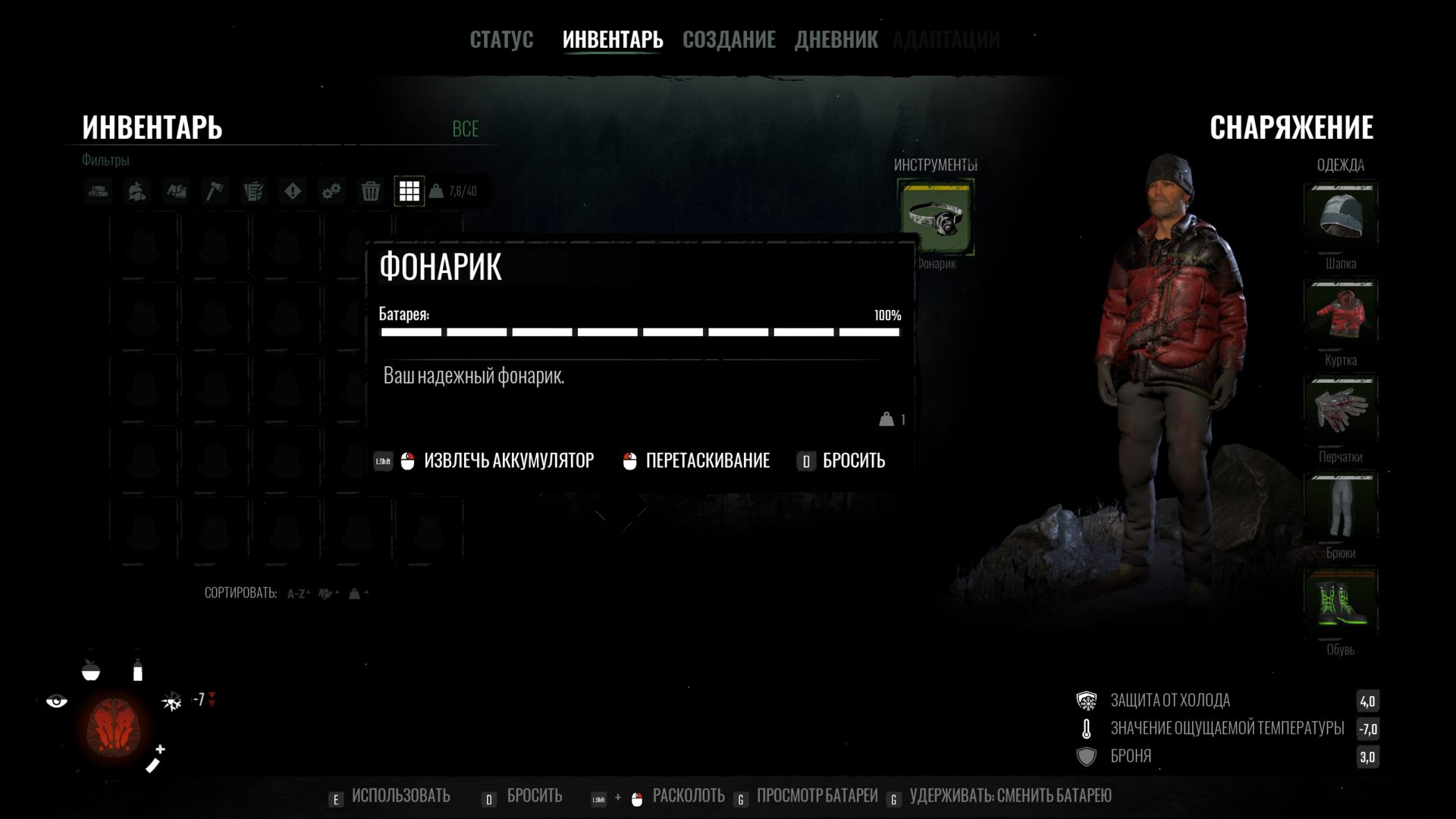Filter inventory by clothing
The height and width of the screenshot is (819, 1456).
coord(176,191)
